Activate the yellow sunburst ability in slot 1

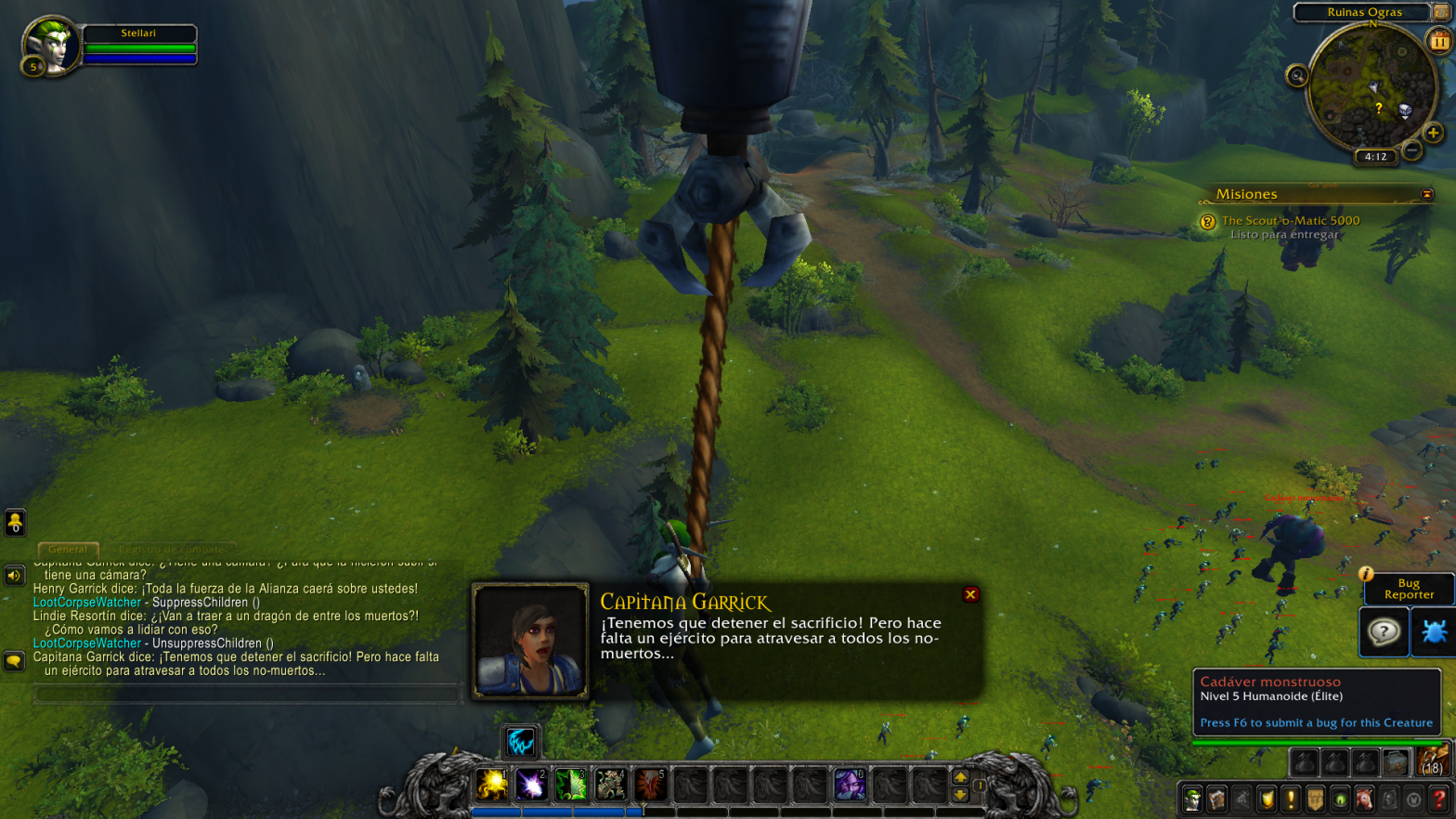tap(492, 786)
